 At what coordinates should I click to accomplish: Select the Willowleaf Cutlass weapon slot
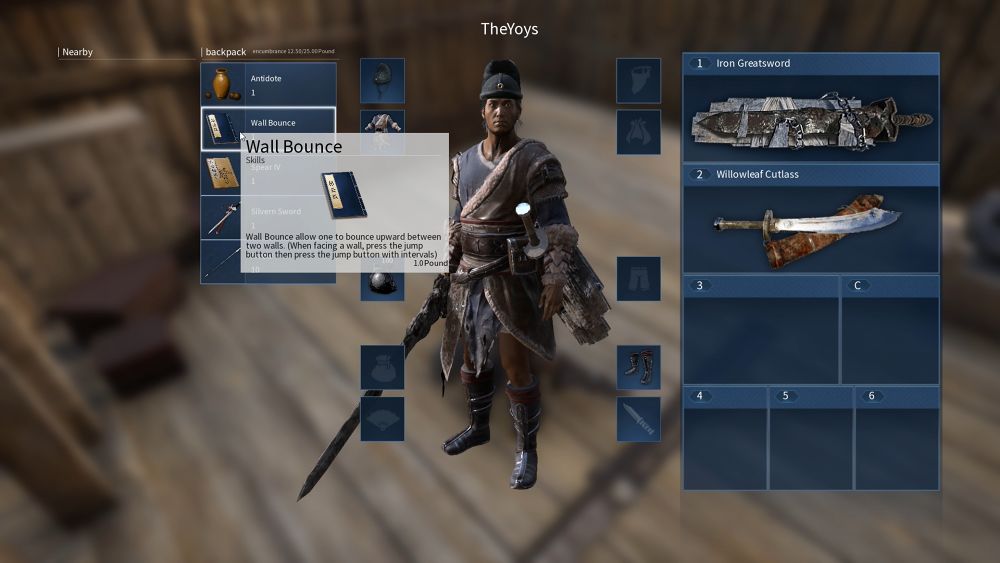point(810,219)
